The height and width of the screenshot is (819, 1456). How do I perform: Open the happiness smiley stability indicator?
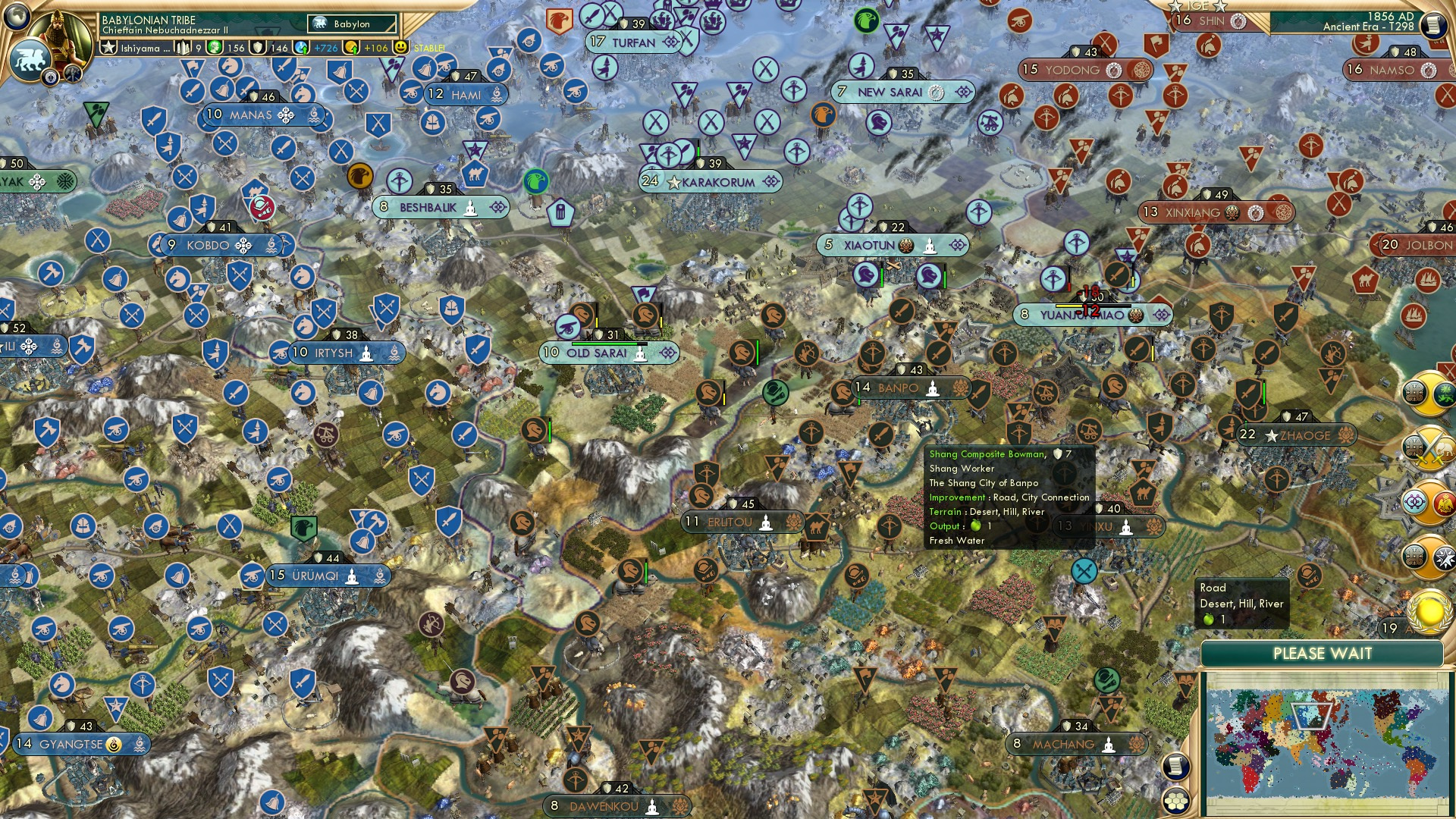pos(401,48)
